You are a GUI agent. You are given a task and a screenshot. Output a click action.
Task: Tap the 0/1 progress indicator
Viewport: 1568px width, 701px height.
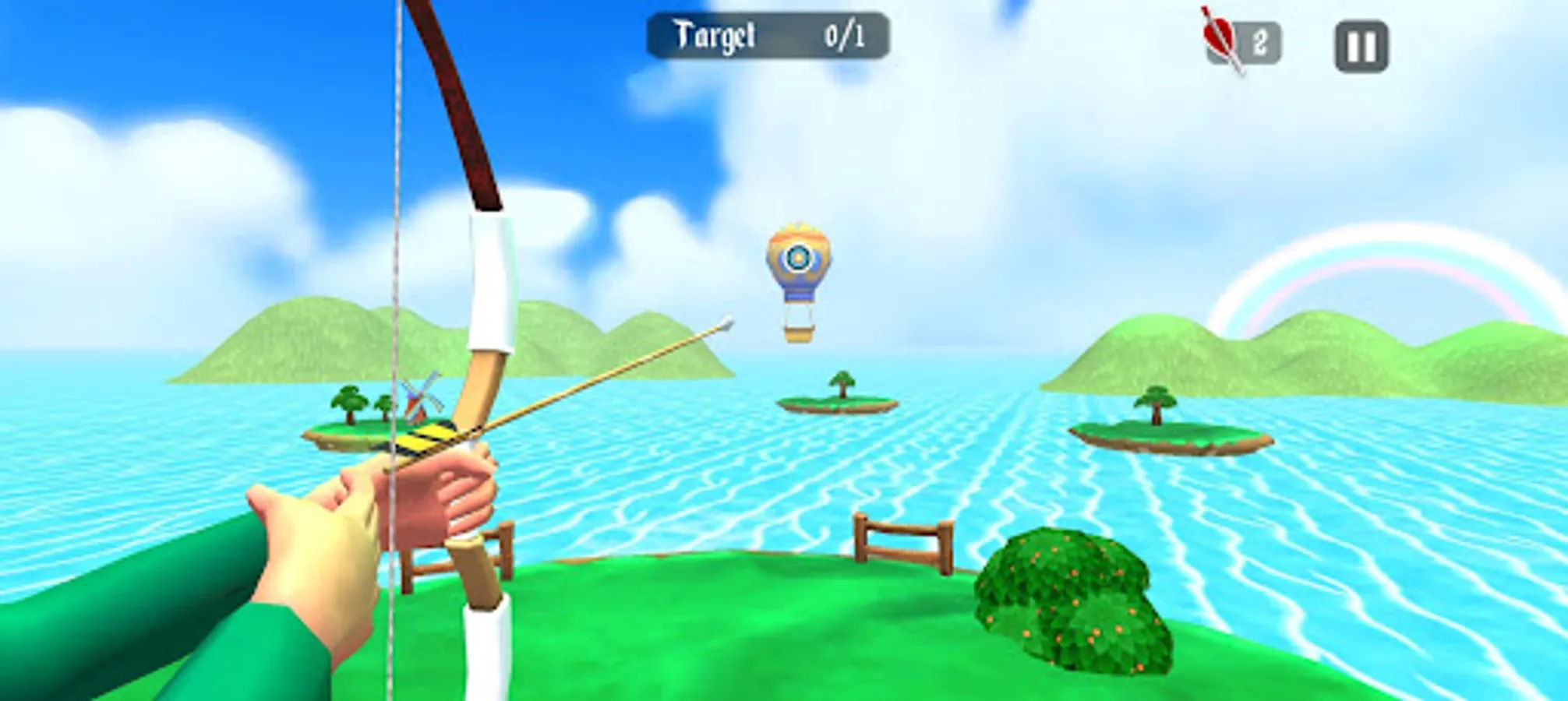[x=846, y=33]
